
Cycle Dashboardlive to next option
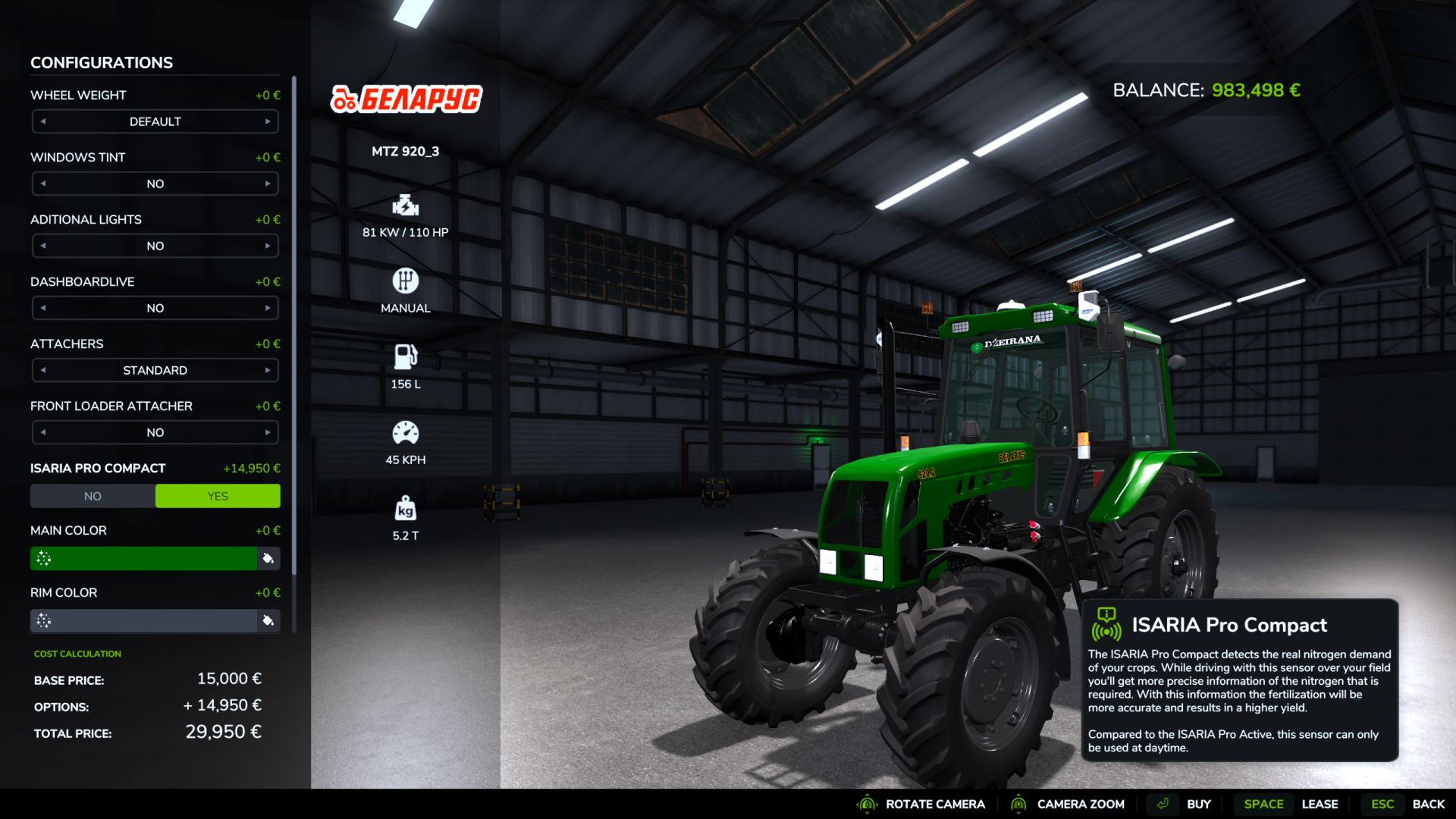268,308
